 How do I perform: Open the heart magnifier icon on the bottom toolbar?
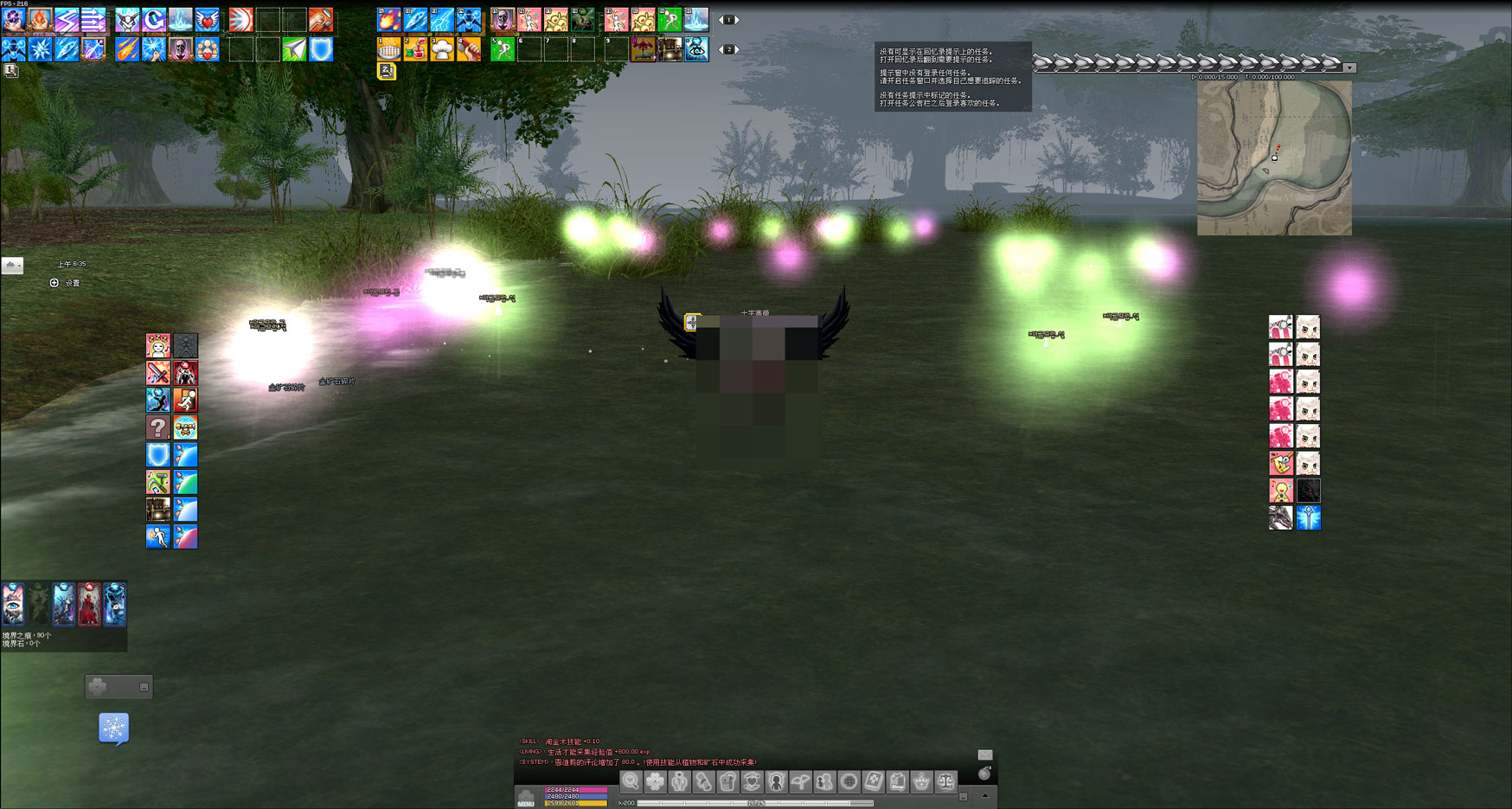click(x=630, y=783)
